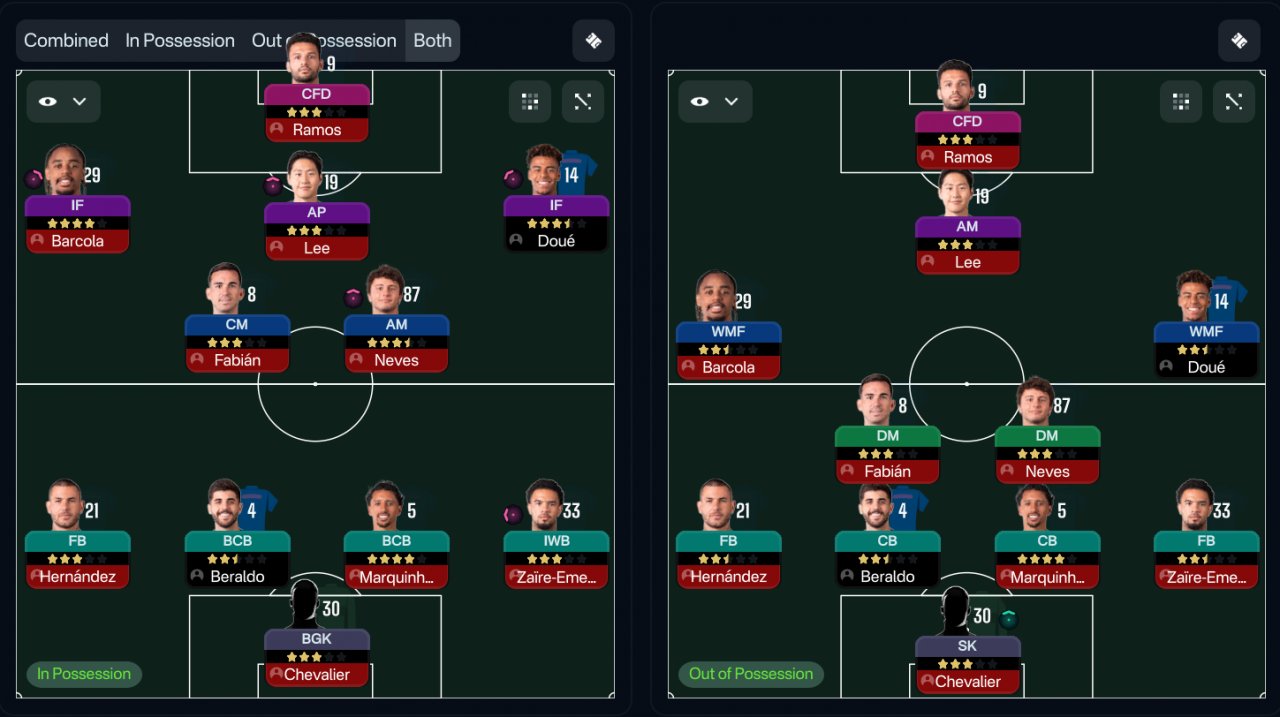Choose Fabián's CM player card

(237, 343)
